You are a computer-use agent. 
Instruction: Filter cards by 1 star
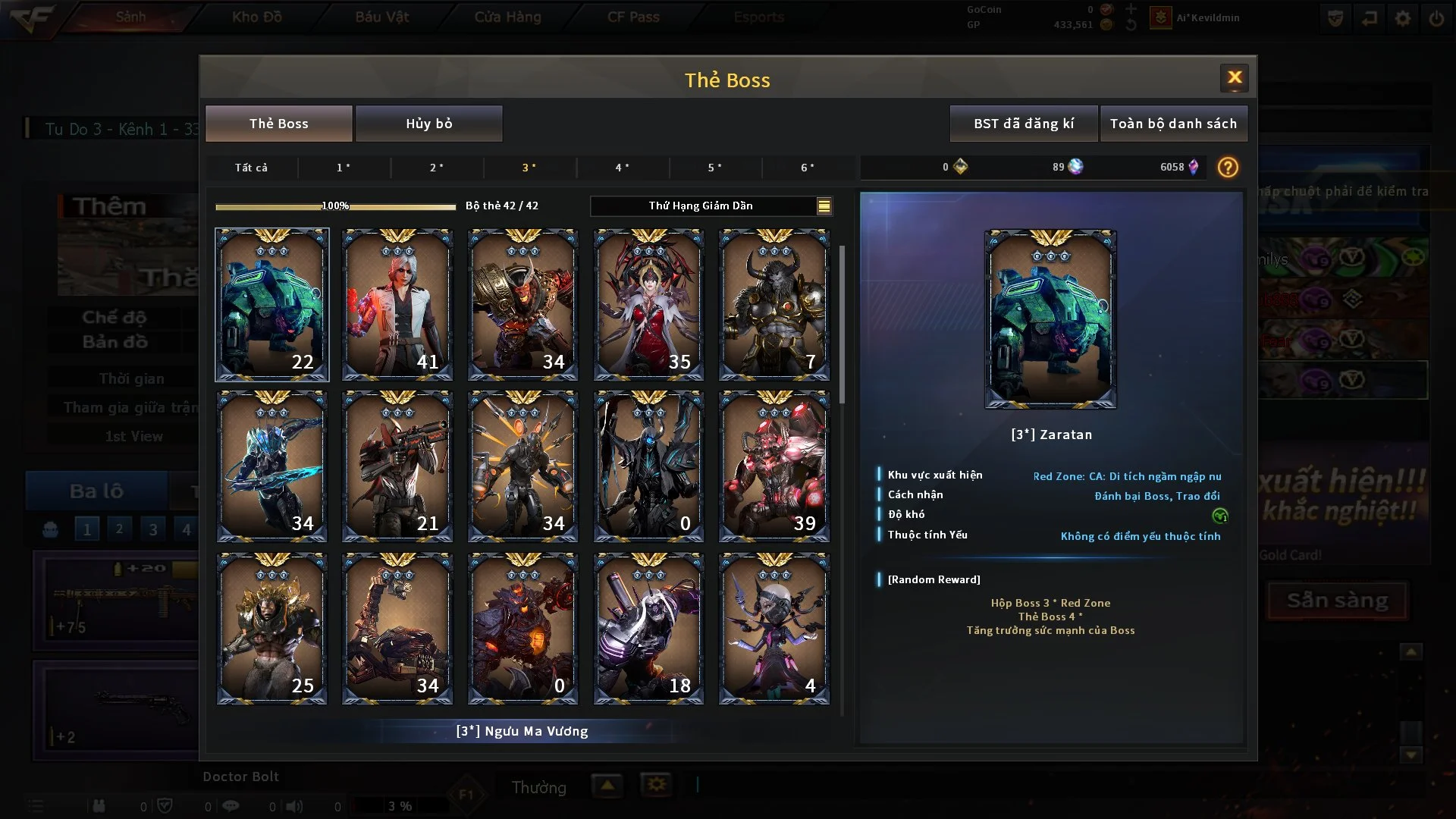point(344,168)
